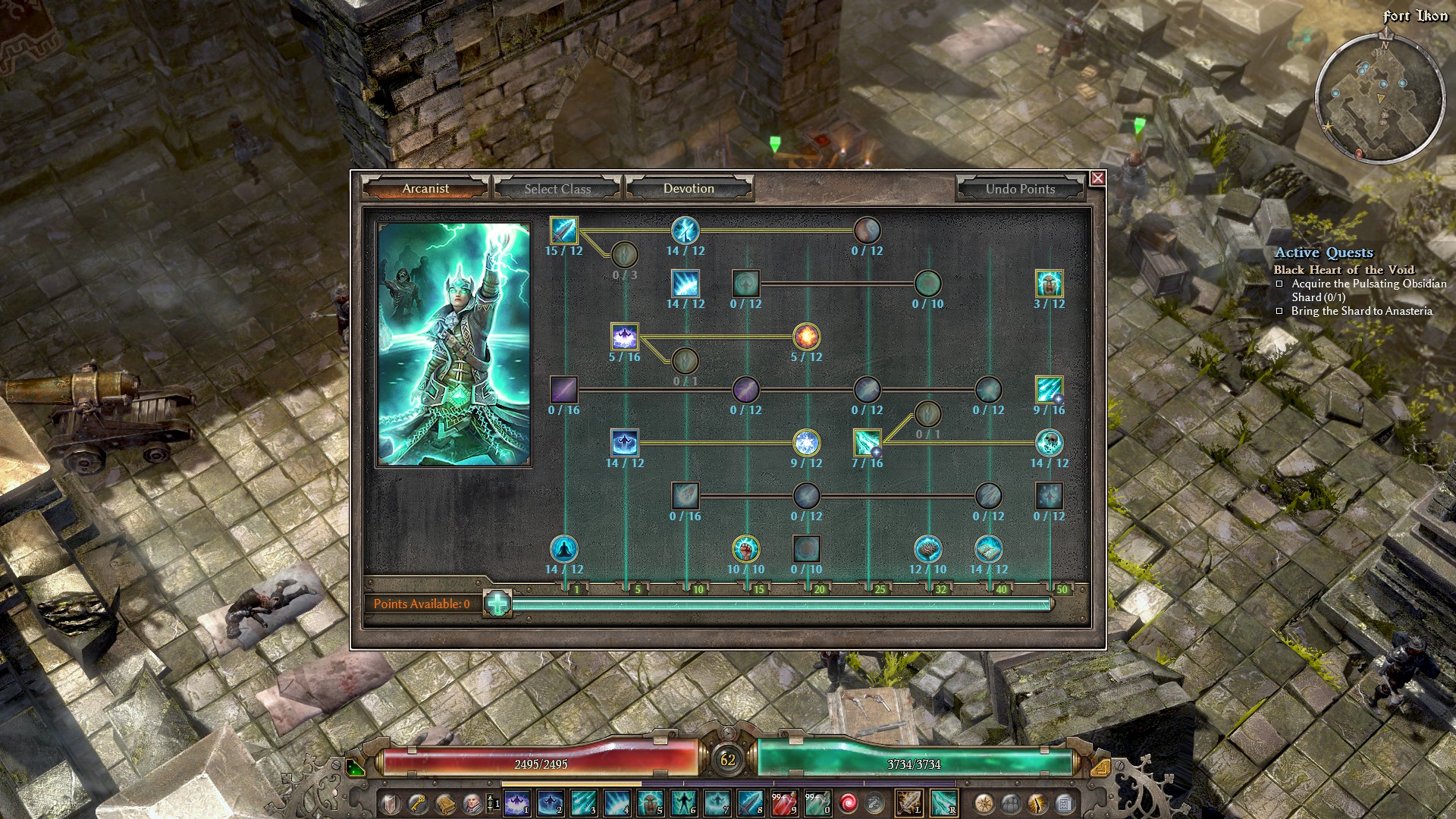
Task: Select the snowflake orb skill node
Action: coord(806,442)
